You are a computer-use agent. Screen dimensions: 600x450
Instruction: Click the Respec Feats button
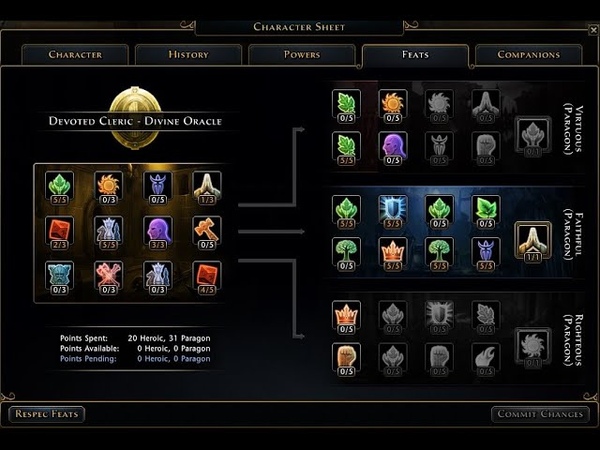(47, 414)
